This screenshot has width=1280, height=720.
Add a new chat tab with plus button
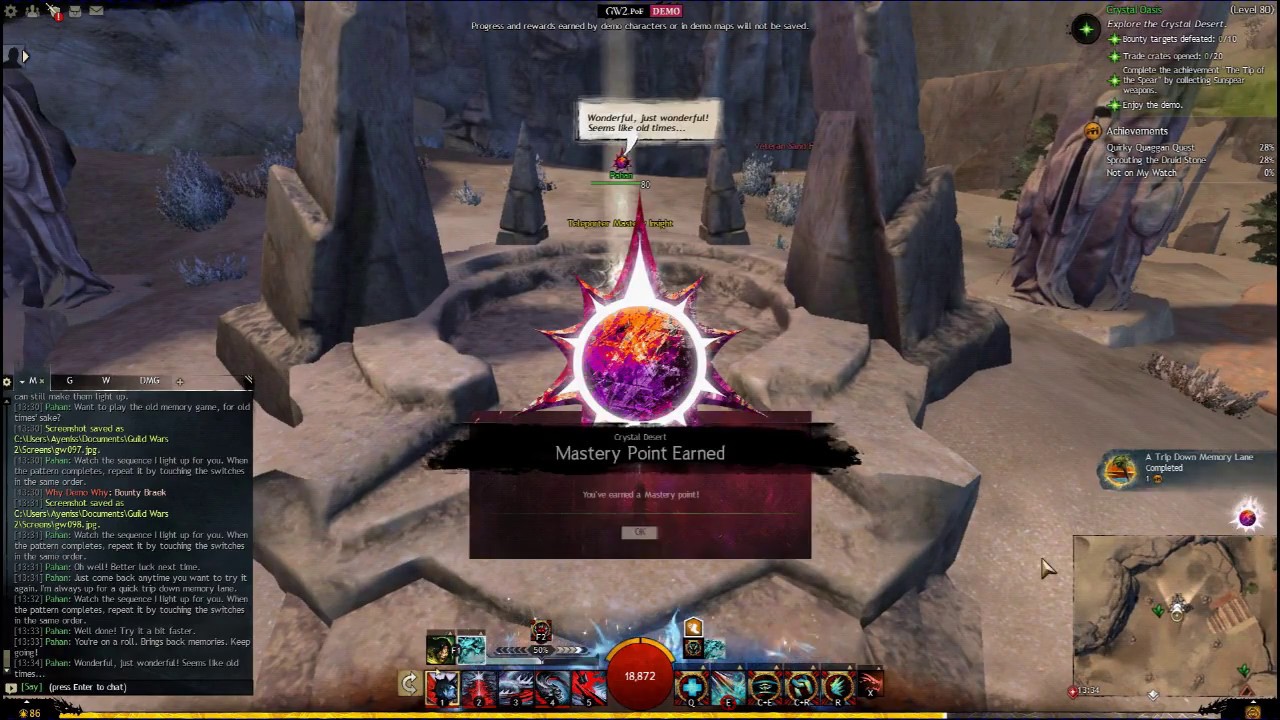click(180, 381)
